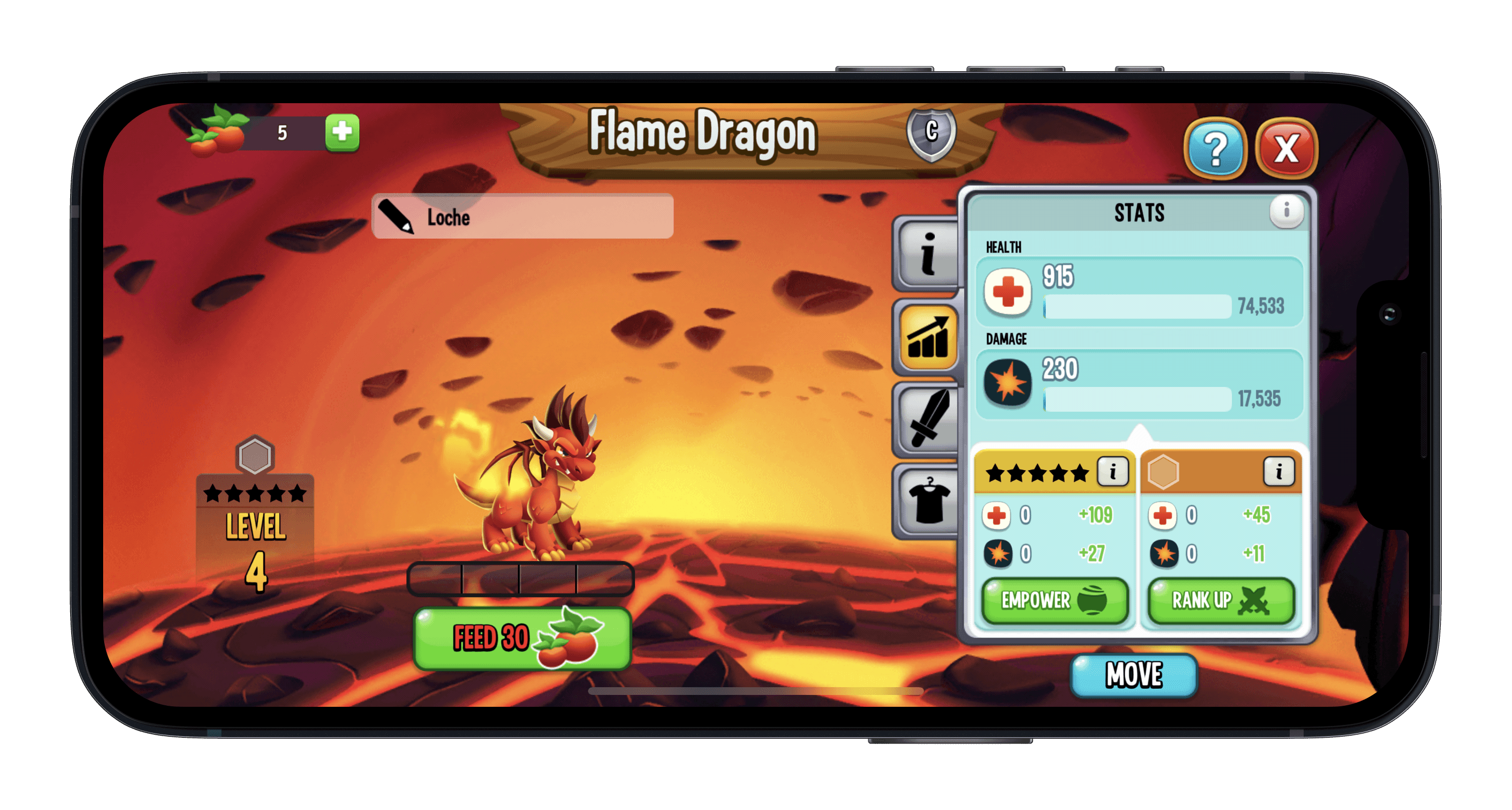Tap the hexagon rank emblem above Level 4

[256, 454]
